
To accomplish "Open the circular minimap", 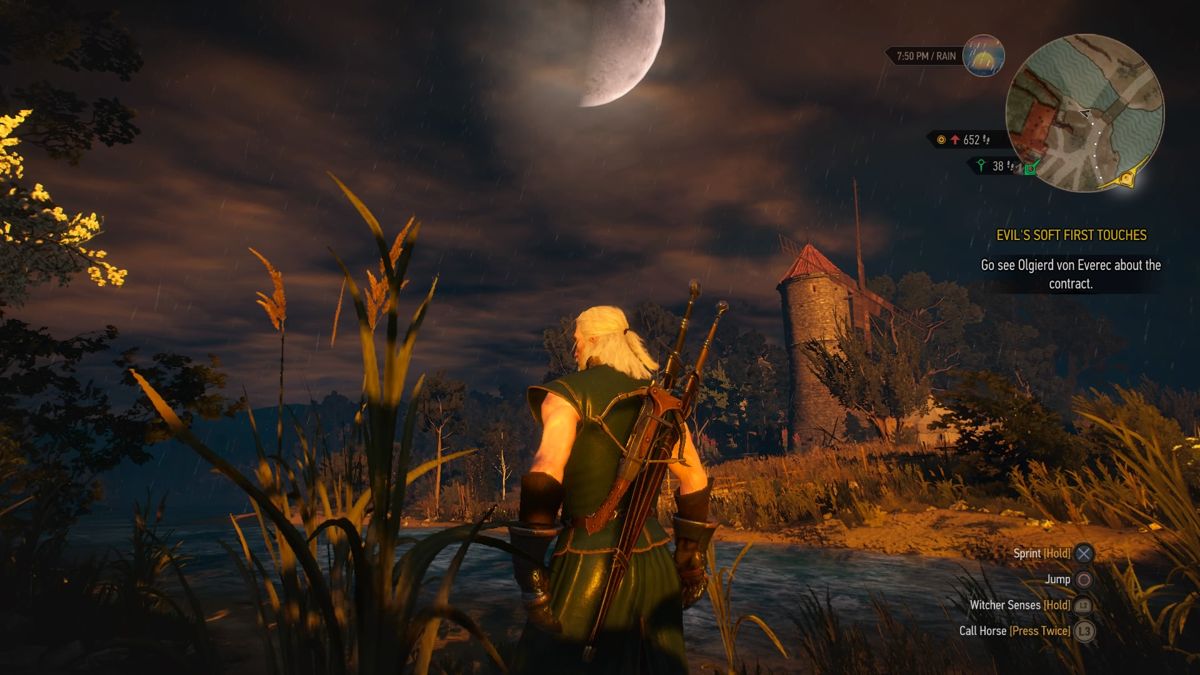I will (1084, 112).
